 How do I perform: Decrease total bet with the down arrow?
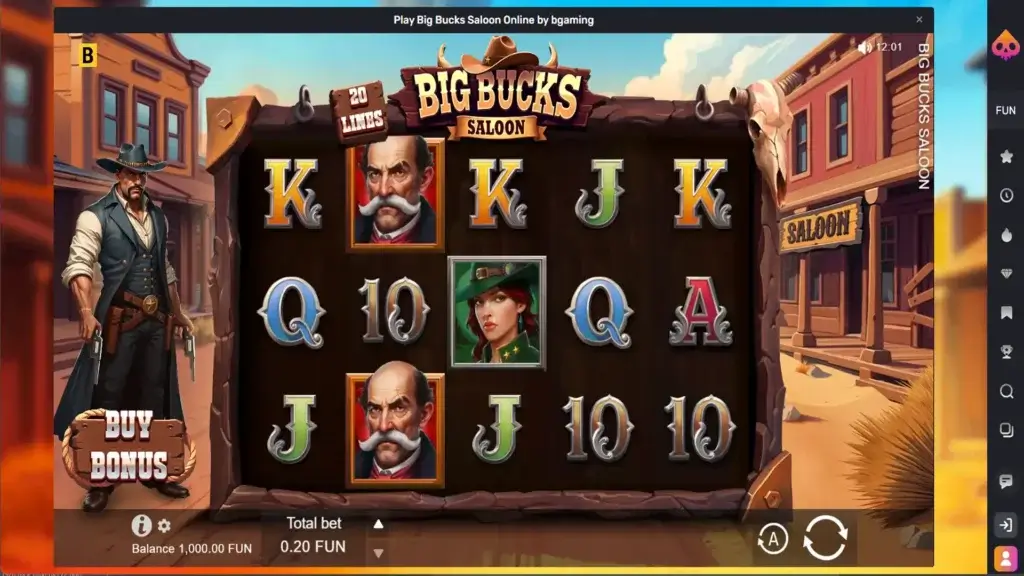(x=378, y=552)
